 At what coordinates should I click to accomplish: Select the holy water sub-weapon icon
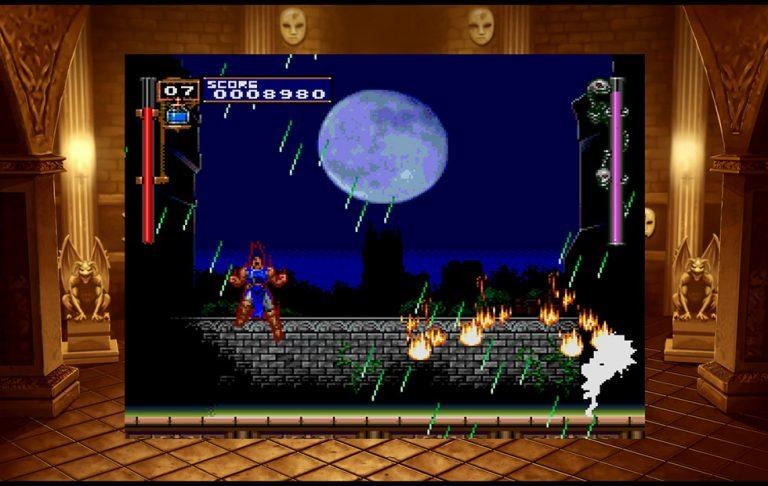coord(178,114)
